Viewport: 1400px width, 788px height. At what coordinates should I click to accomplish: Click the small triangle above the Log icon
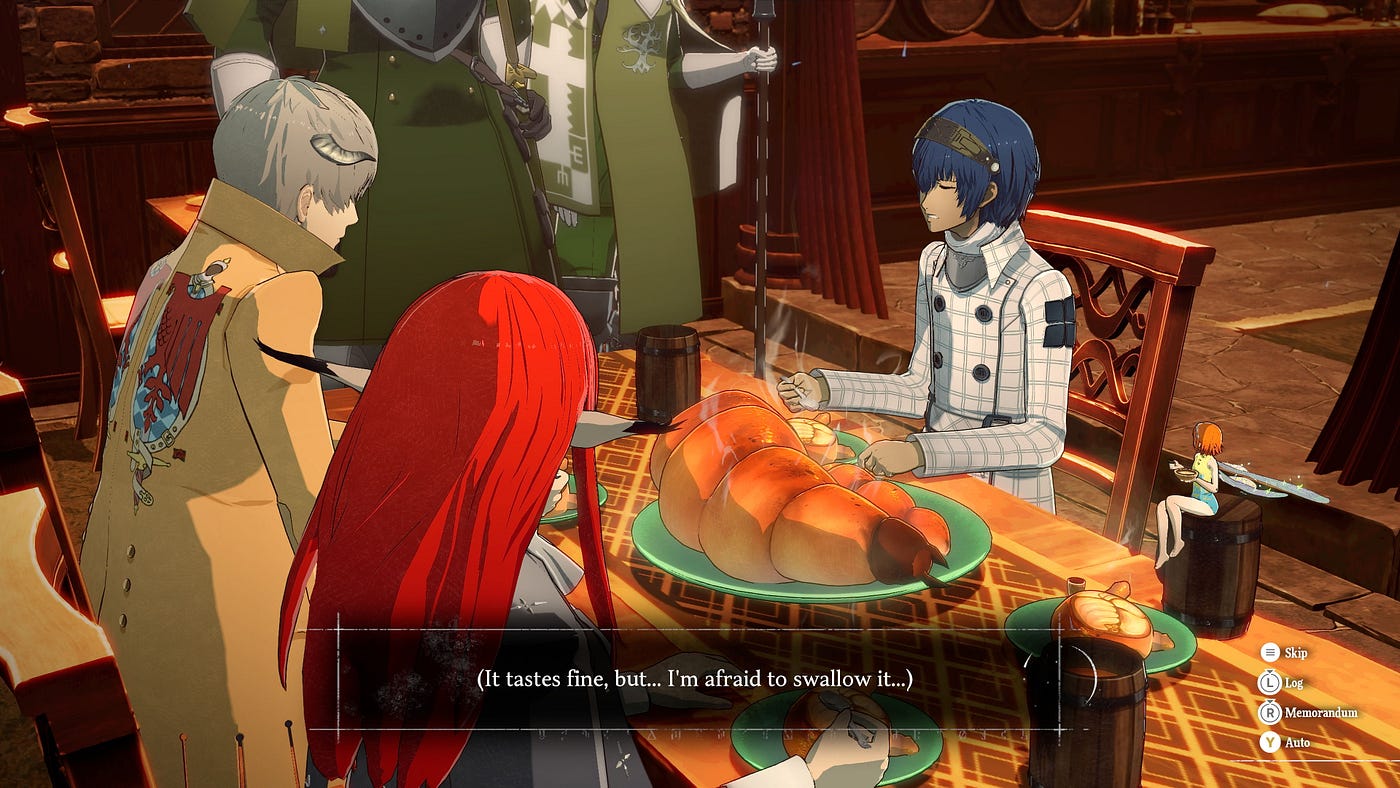pyautogui.click(x=1270, y=671)
